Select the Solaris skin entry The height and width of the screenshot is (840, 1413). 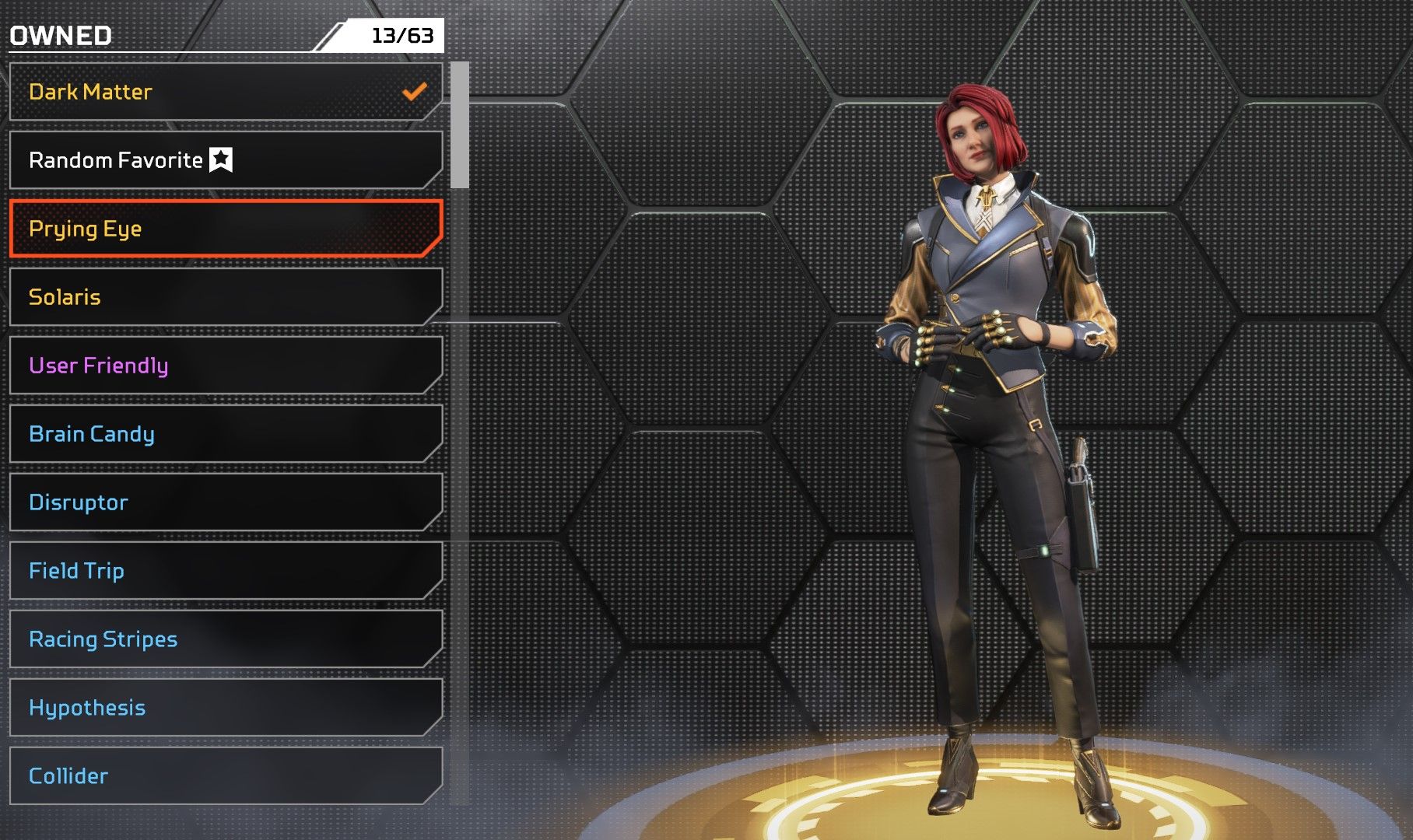(226, 297)
